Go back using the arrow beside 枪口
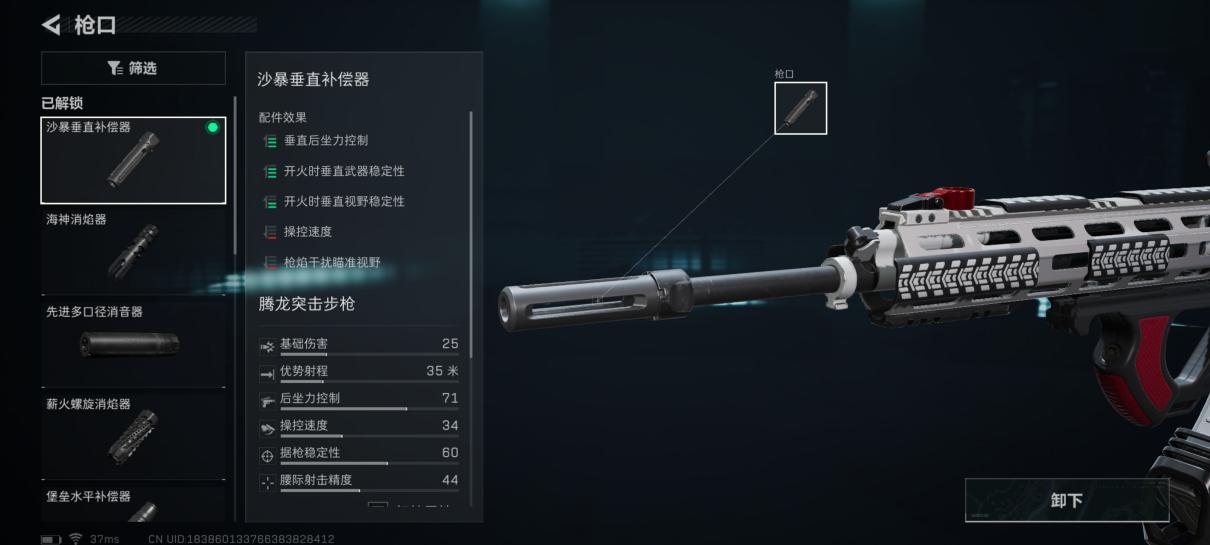 pos(51,24)
